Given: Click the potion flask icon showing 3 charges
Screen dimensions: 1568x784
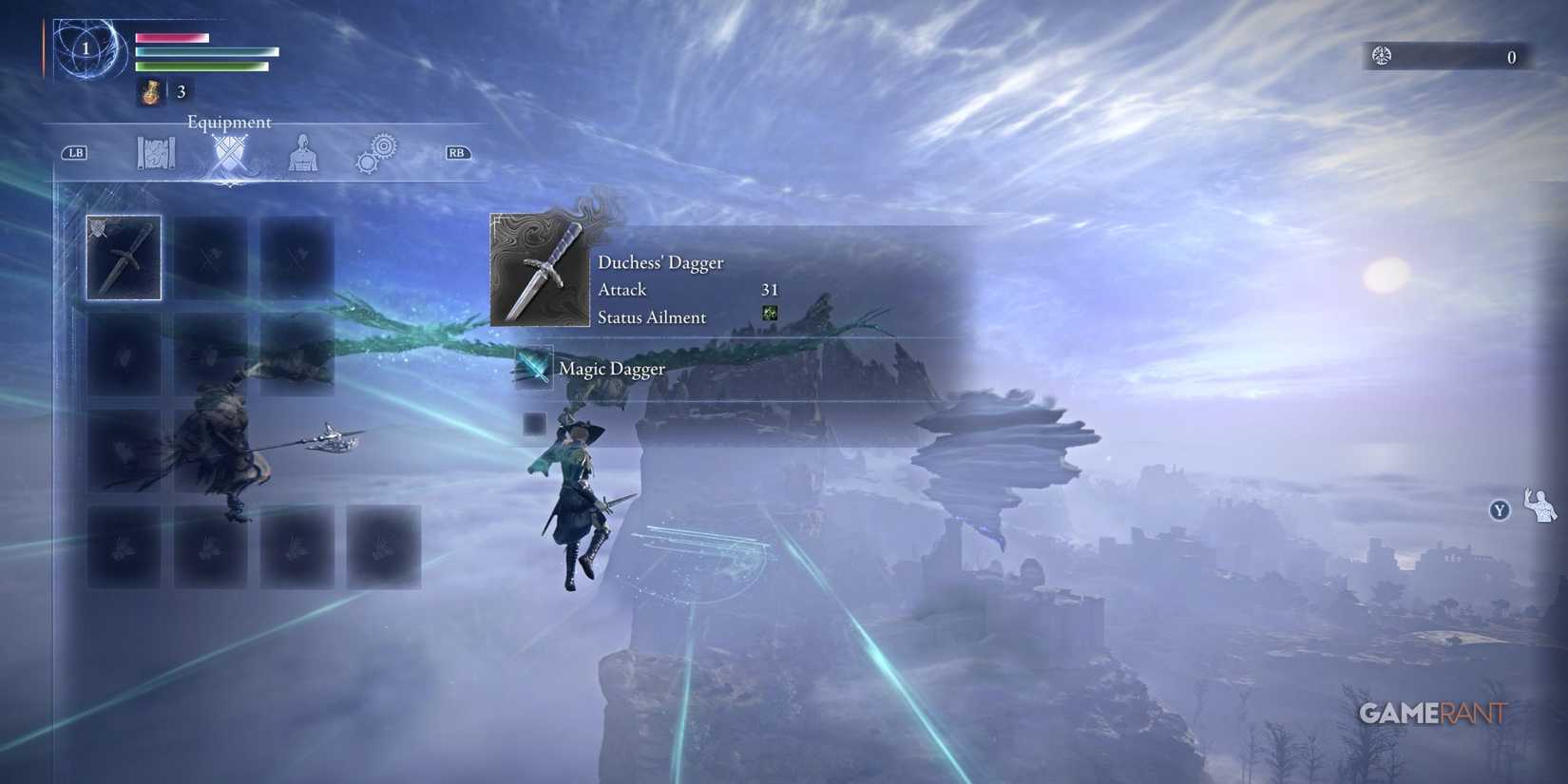Looking at the screenshot, I should click(x=150, y=91).
